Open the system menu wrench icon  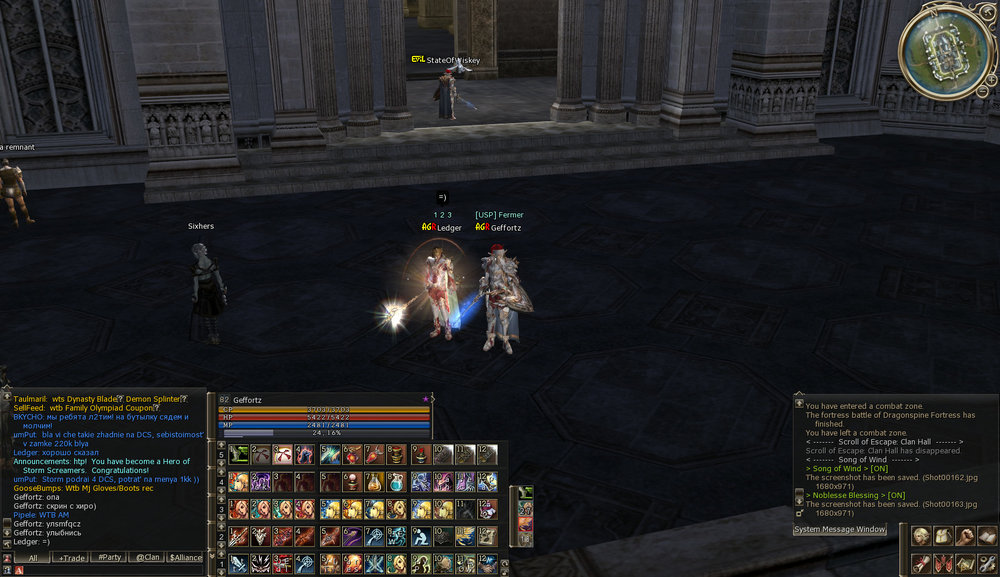[986, 564]
